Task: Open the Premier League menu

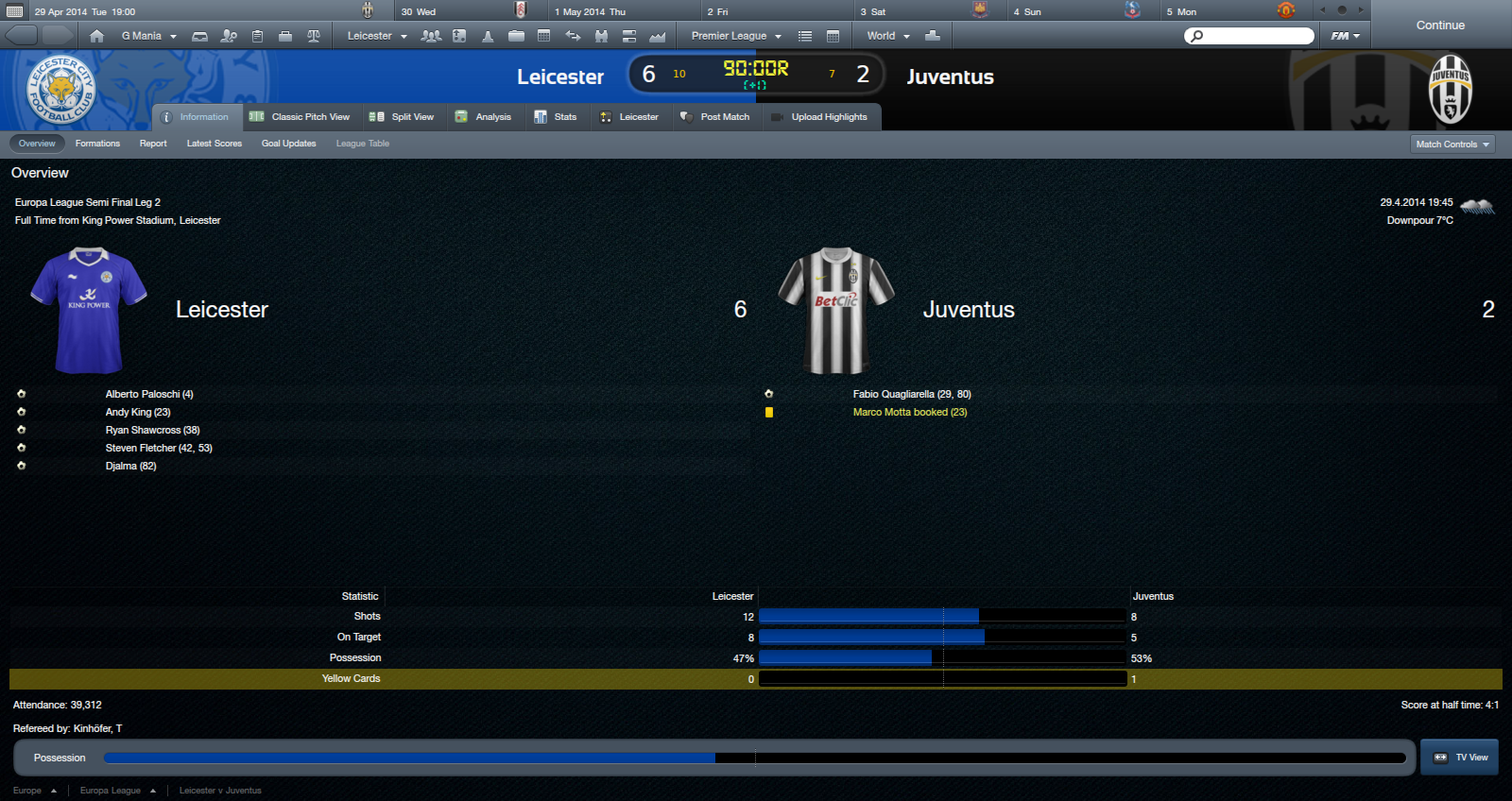Action: 736,36
